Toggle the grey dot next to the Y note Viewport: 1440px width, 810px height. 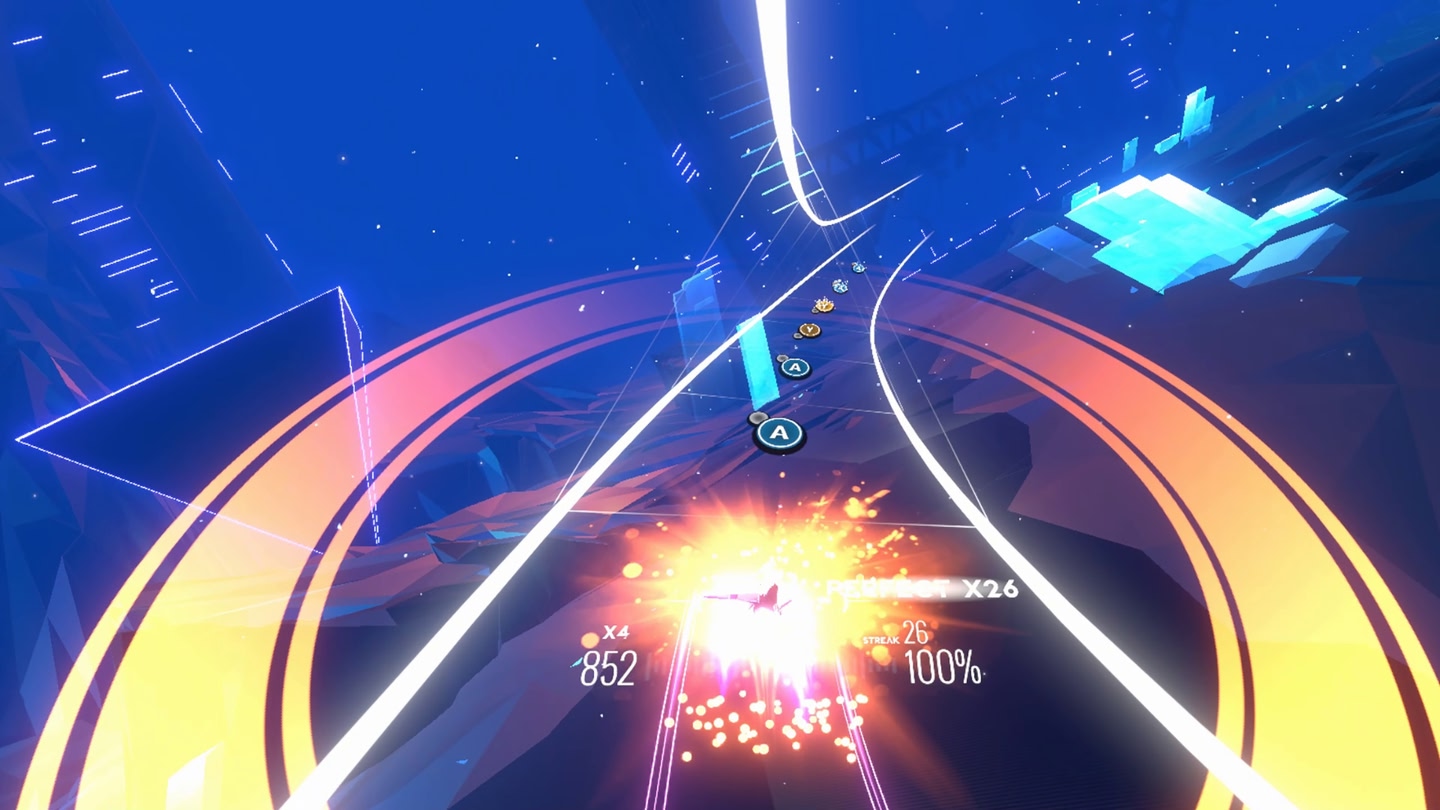tap(797, 335)
